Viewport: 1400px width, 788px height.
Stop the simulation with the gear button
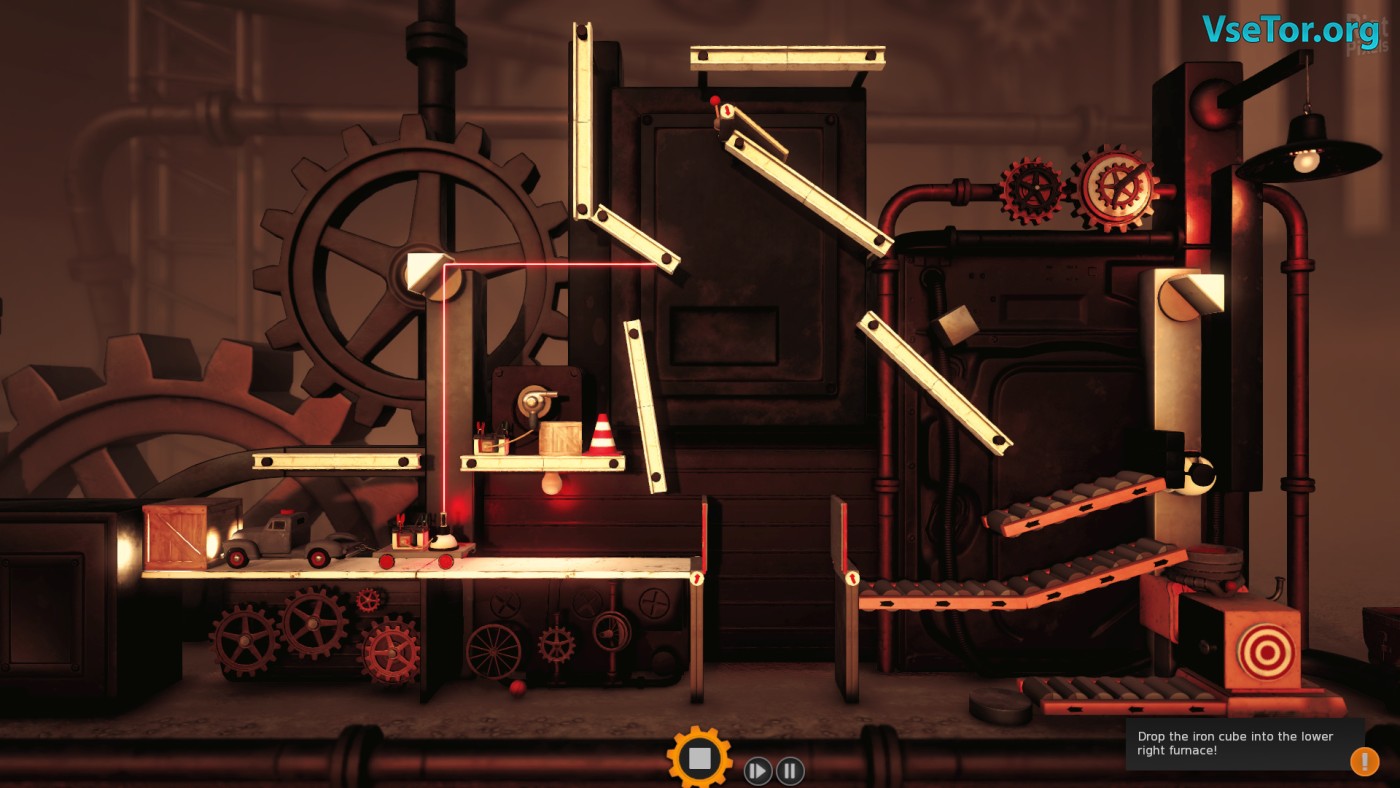[699, 758]
